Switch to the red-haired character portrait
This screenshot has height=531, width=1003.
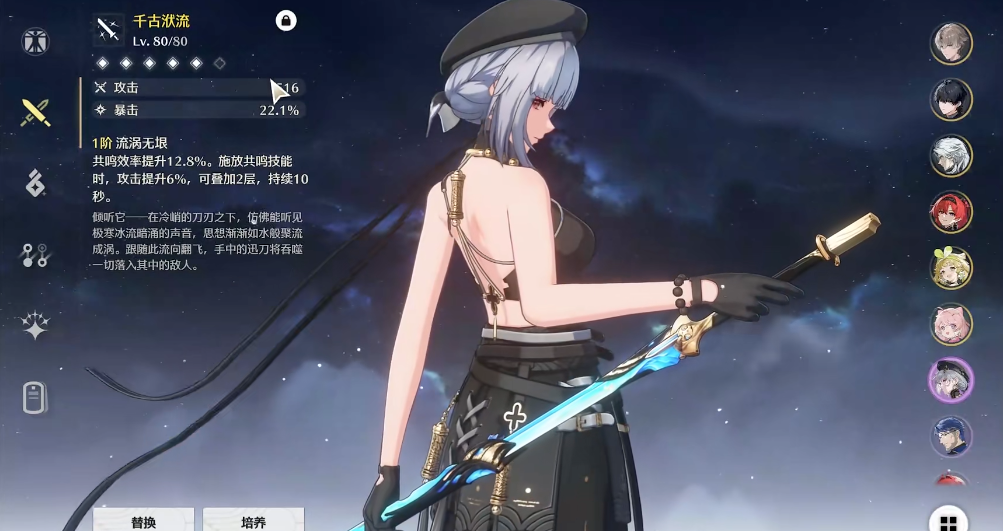click(x=951, y=212)
